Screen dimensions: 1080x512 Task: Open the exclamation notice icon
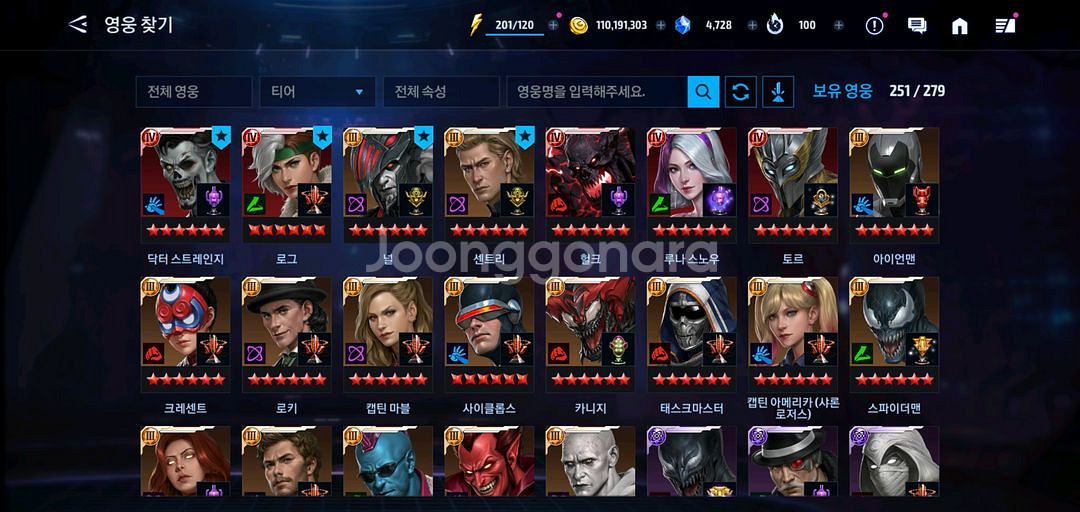coord(874,26)
